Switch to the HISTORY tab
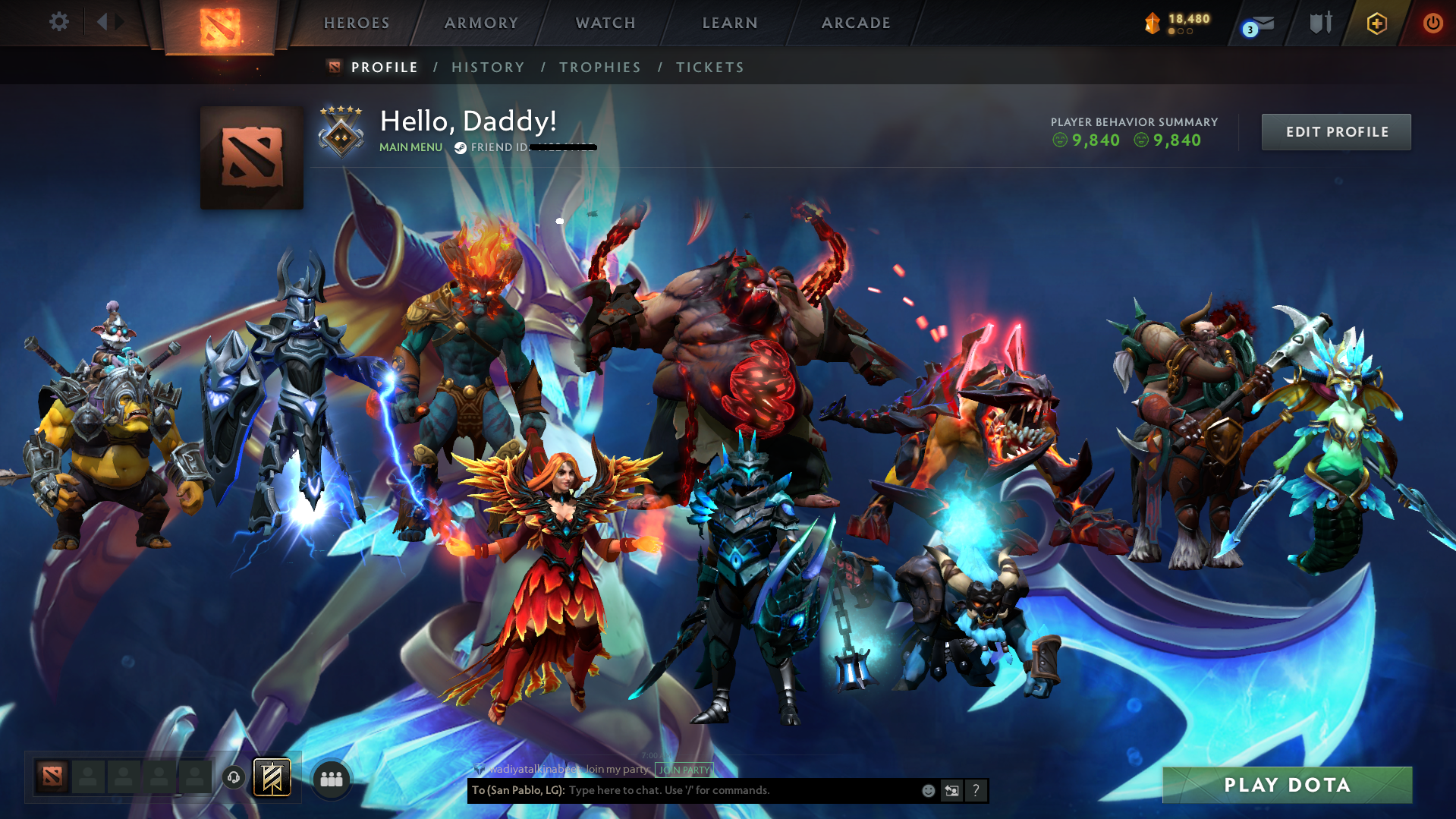Viewport: 1456px width, 819px height. (488, 67)
